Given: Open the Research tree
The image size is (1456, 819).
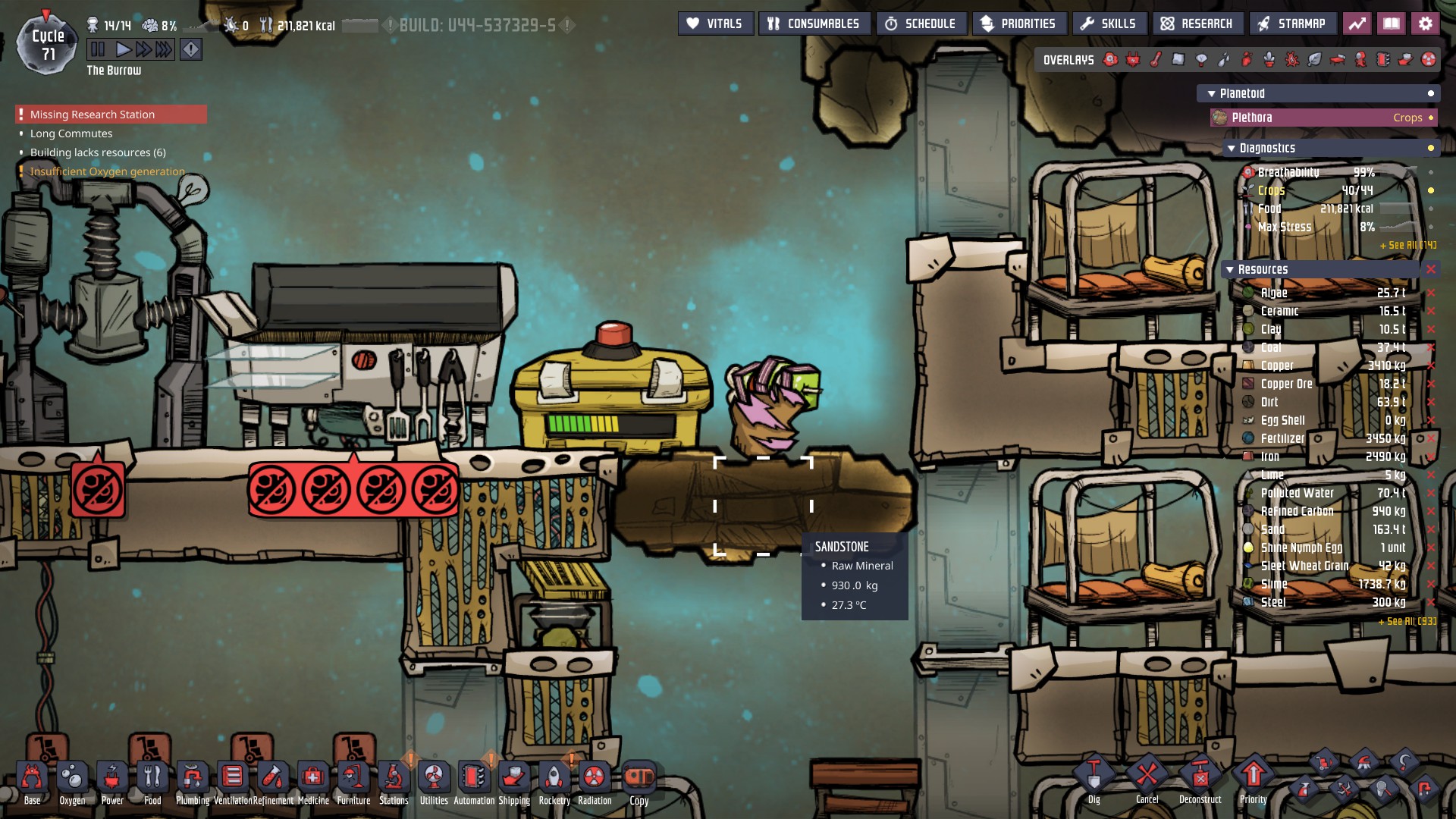Looking at the screenshot, I should (1197, 24).
